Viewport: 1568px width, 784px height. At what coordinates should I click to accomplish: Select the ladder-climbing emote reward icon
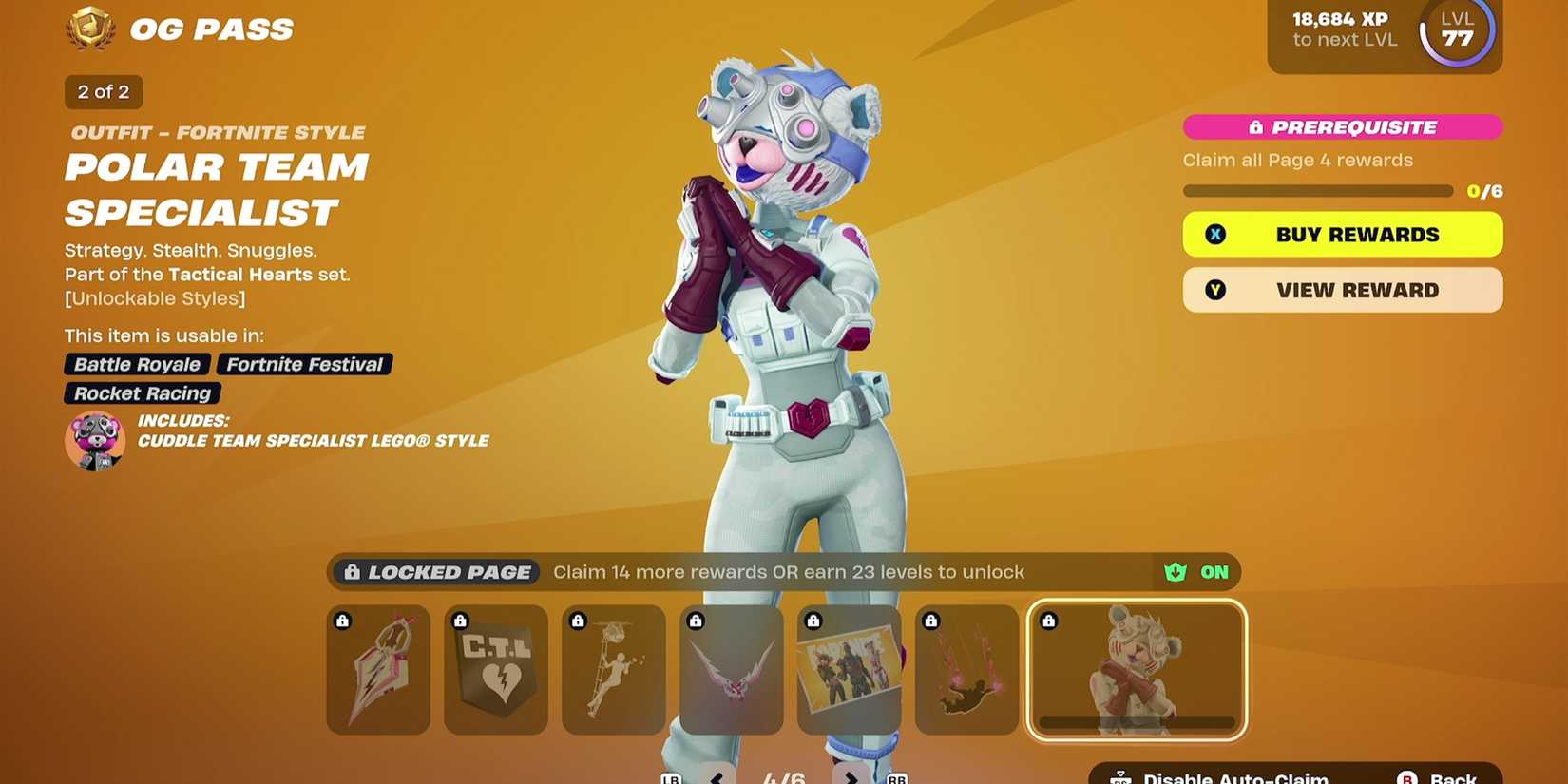pos(613,670)
